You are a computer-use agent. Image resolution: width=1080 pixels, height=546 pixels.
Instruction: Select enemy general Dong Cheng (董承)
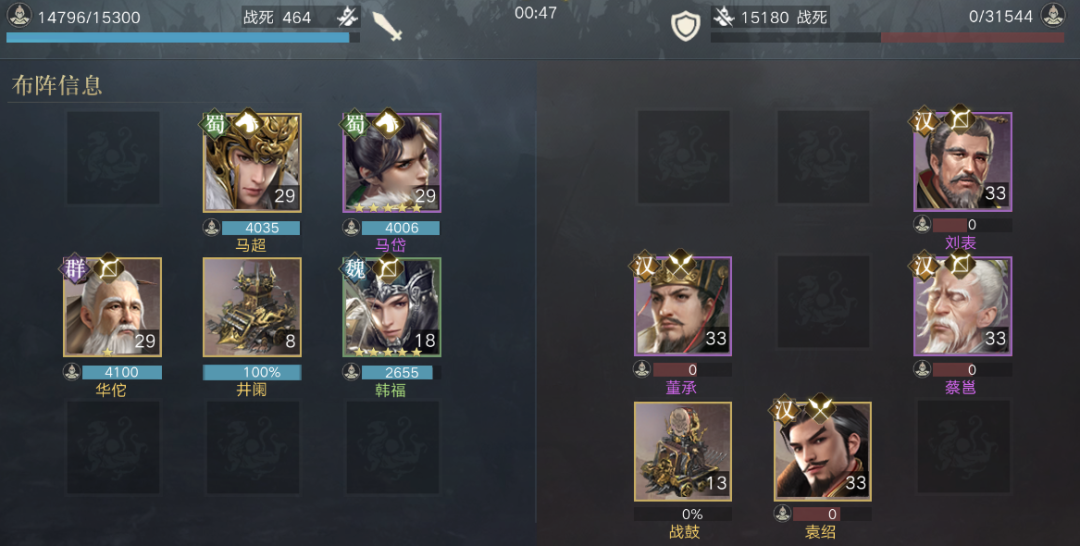[682, 307]
